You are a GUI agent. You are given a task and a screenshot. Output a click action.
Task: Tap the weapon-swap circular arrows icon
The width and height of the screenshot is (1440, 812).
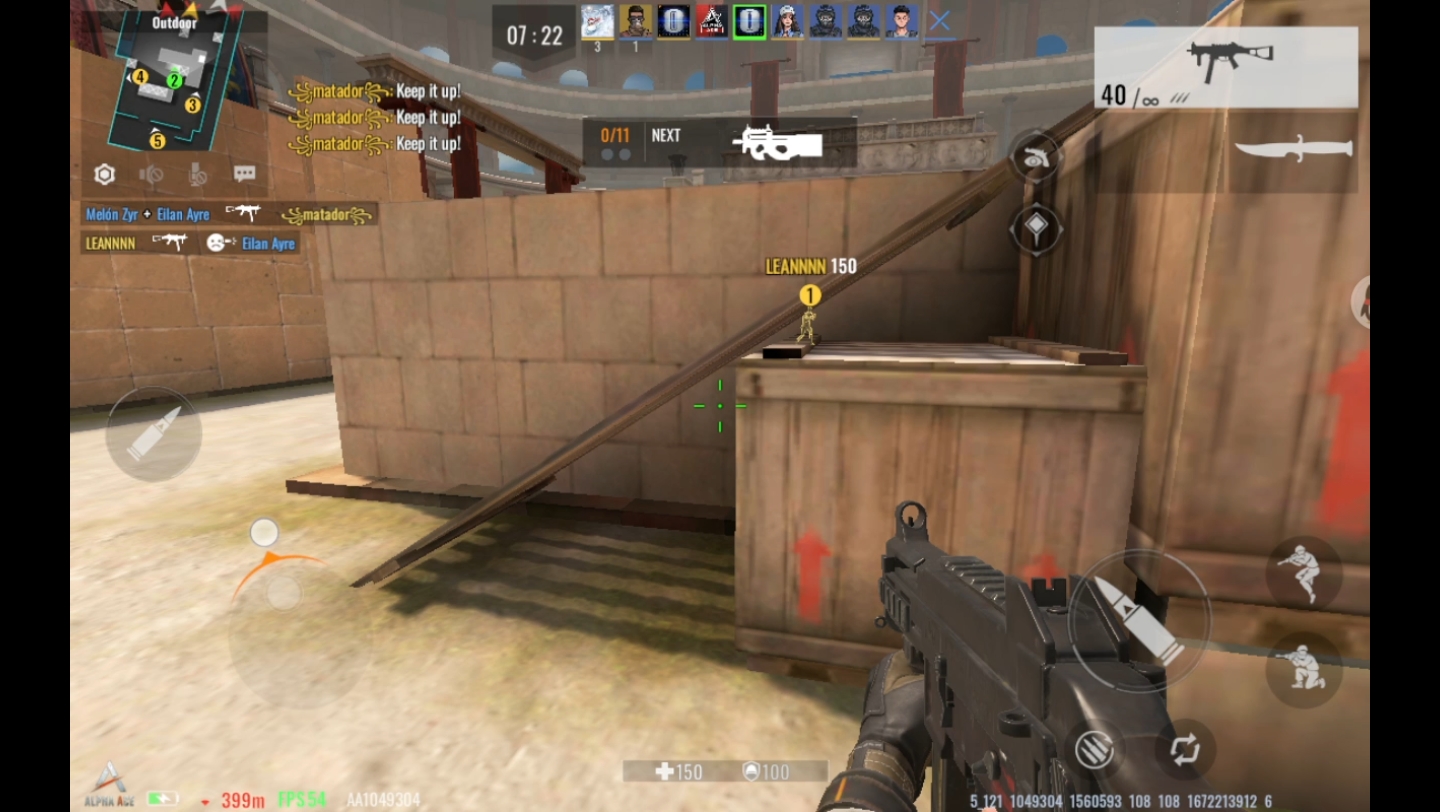point(1184,748)
